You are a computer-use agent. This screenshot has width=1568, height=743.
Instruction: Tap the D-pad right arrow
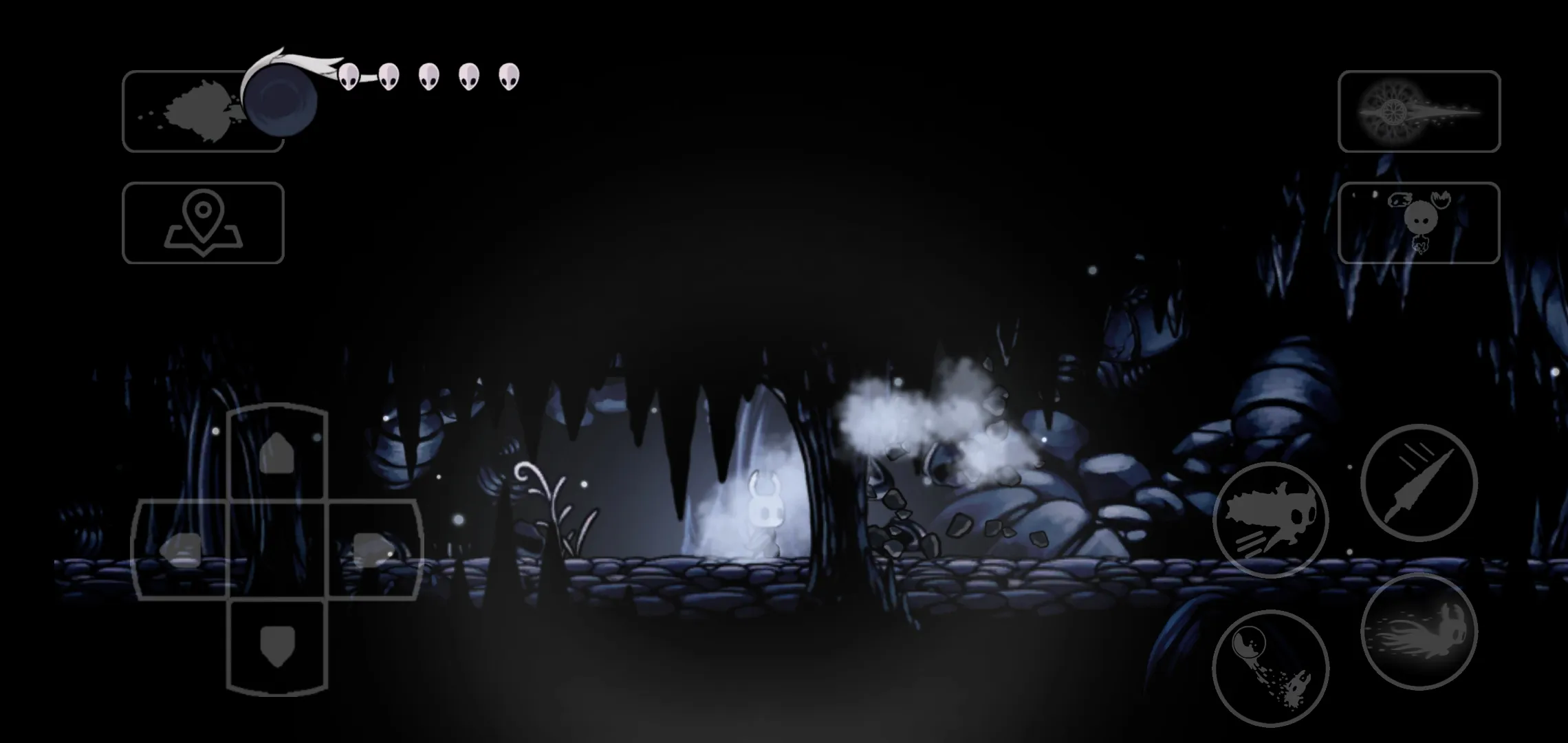tap(373, 550)
